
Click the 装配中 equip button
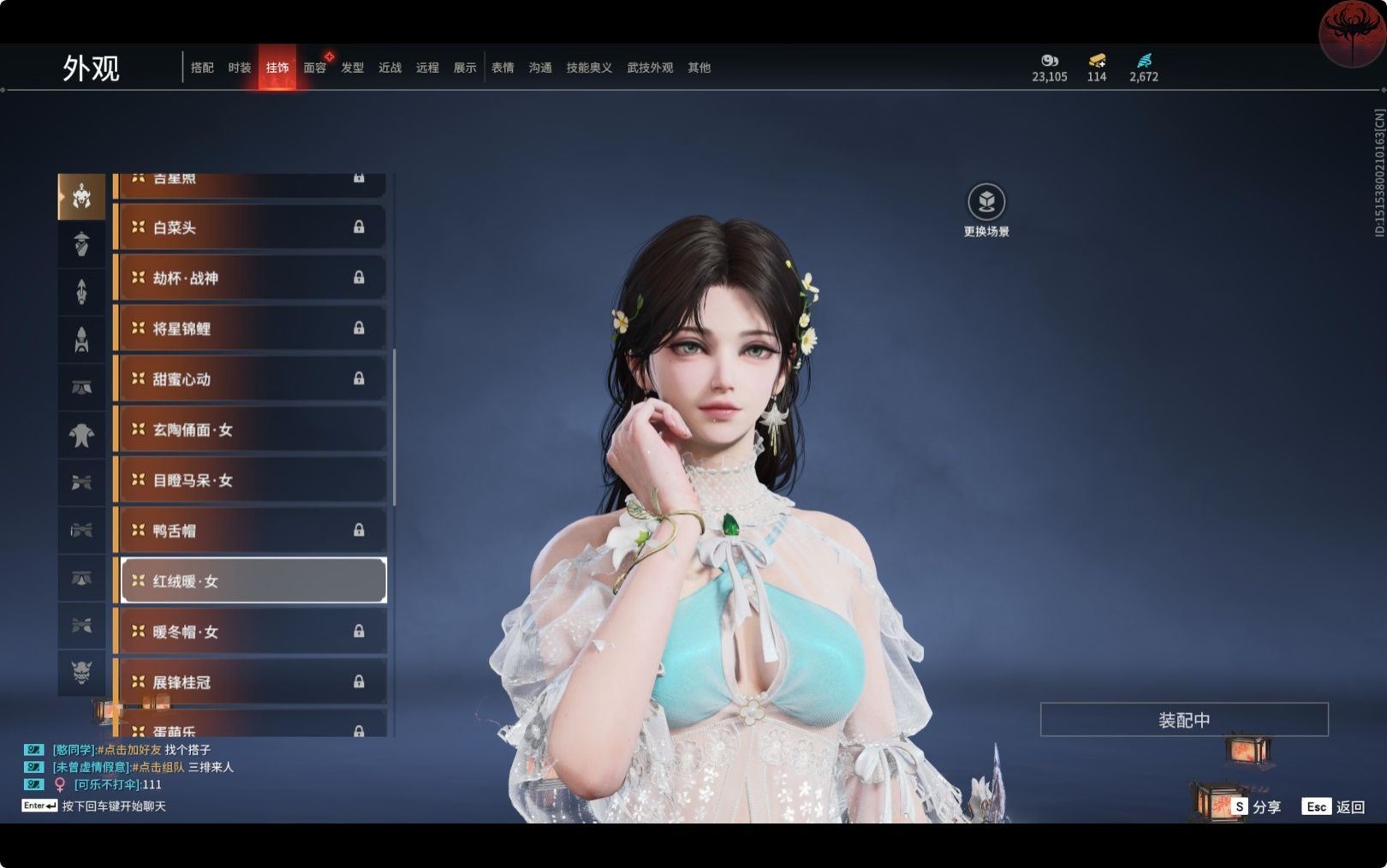point(1184,720)
